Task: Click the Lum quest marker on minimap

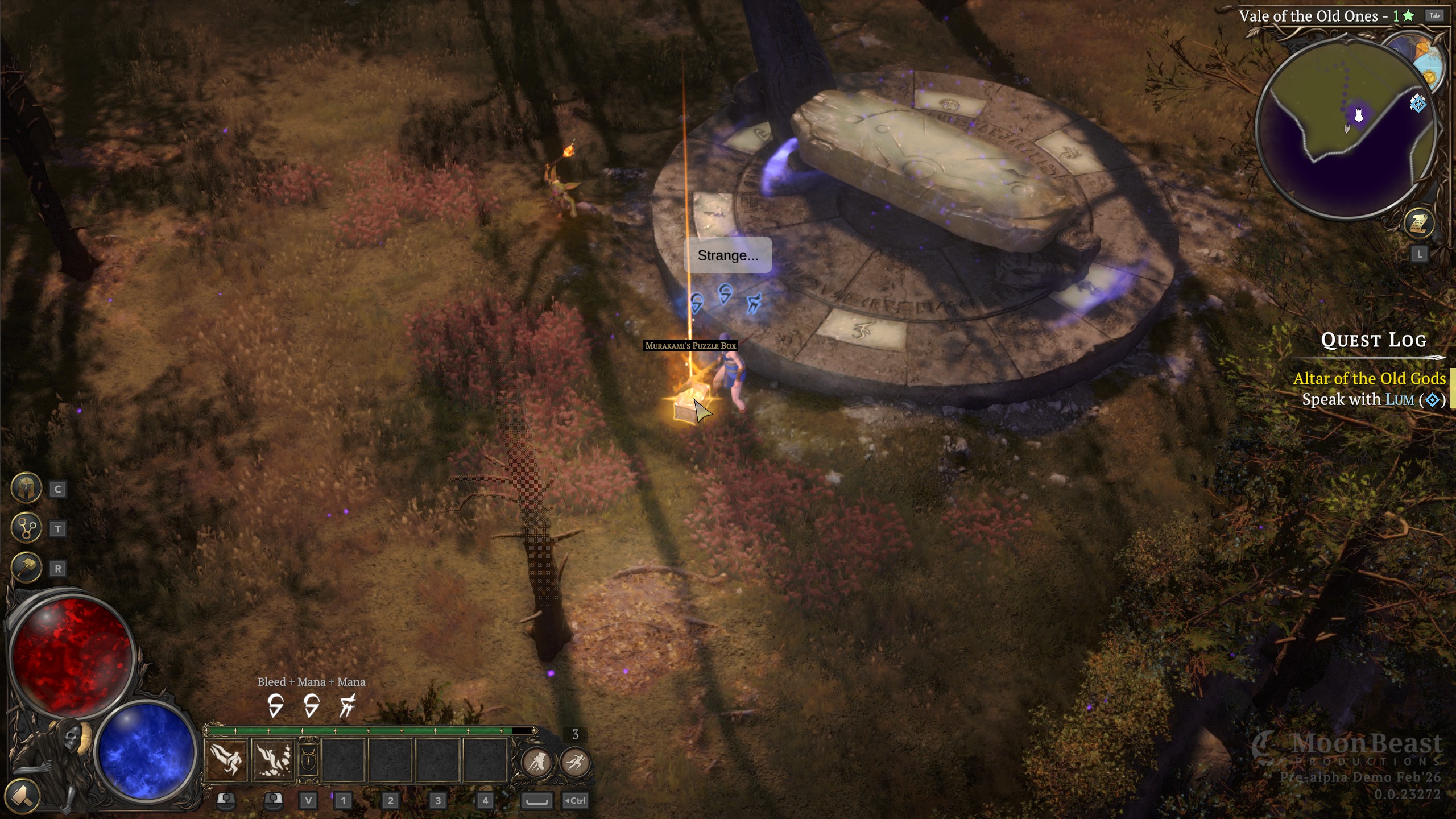Action: (x=1417, y=104)
